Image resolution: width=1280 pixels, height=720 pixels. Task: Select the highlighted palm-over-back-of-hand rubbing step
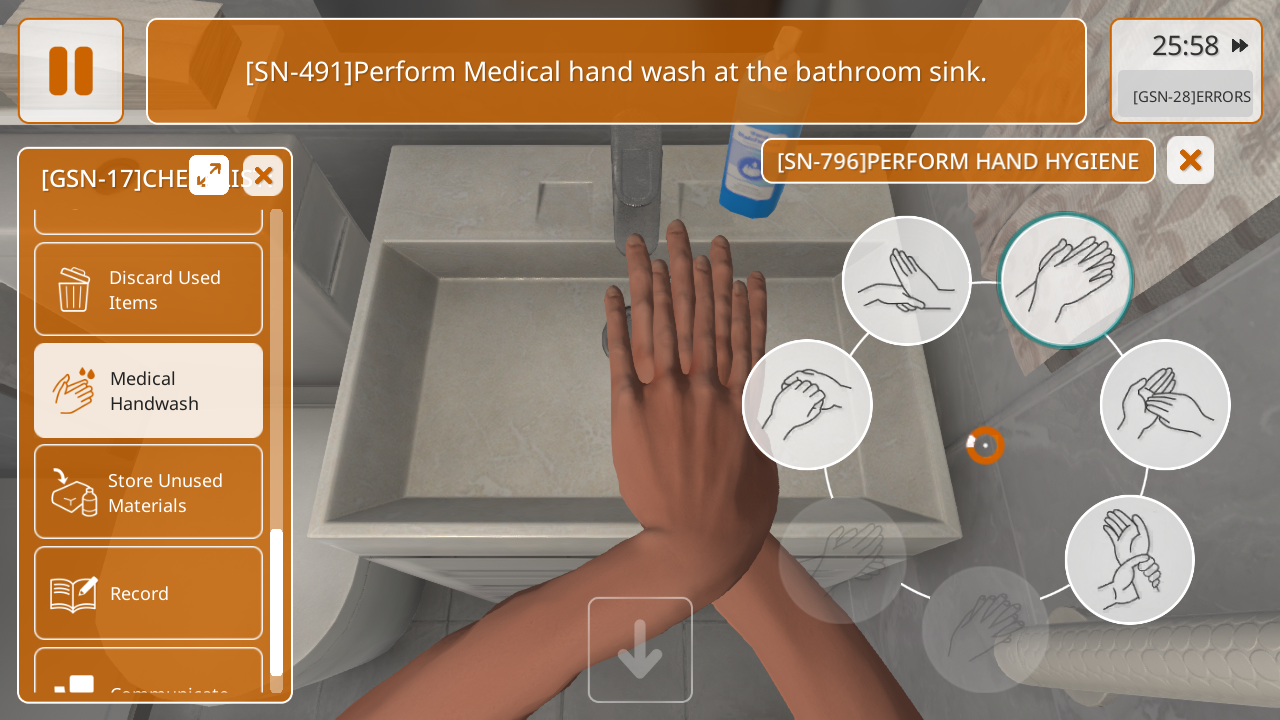coord(1065,280)
